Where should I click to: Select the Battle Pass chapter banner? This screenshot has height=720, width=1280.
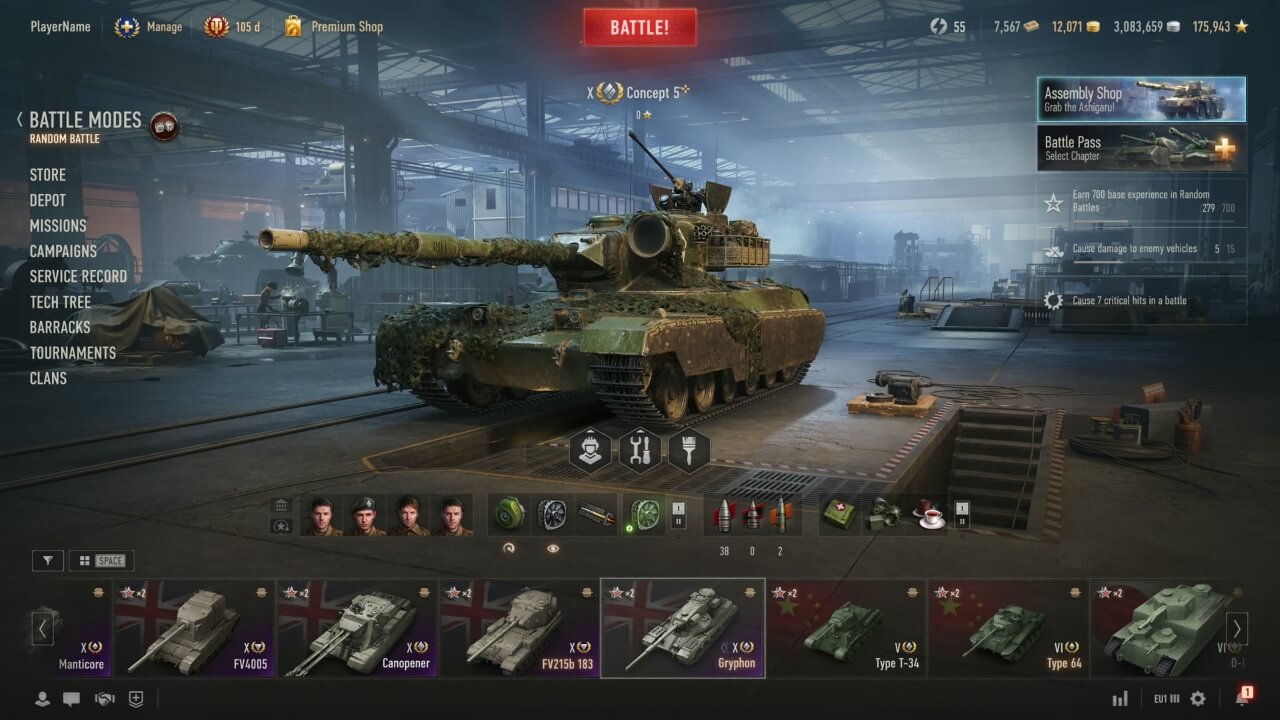click(x=1141, y=148)
